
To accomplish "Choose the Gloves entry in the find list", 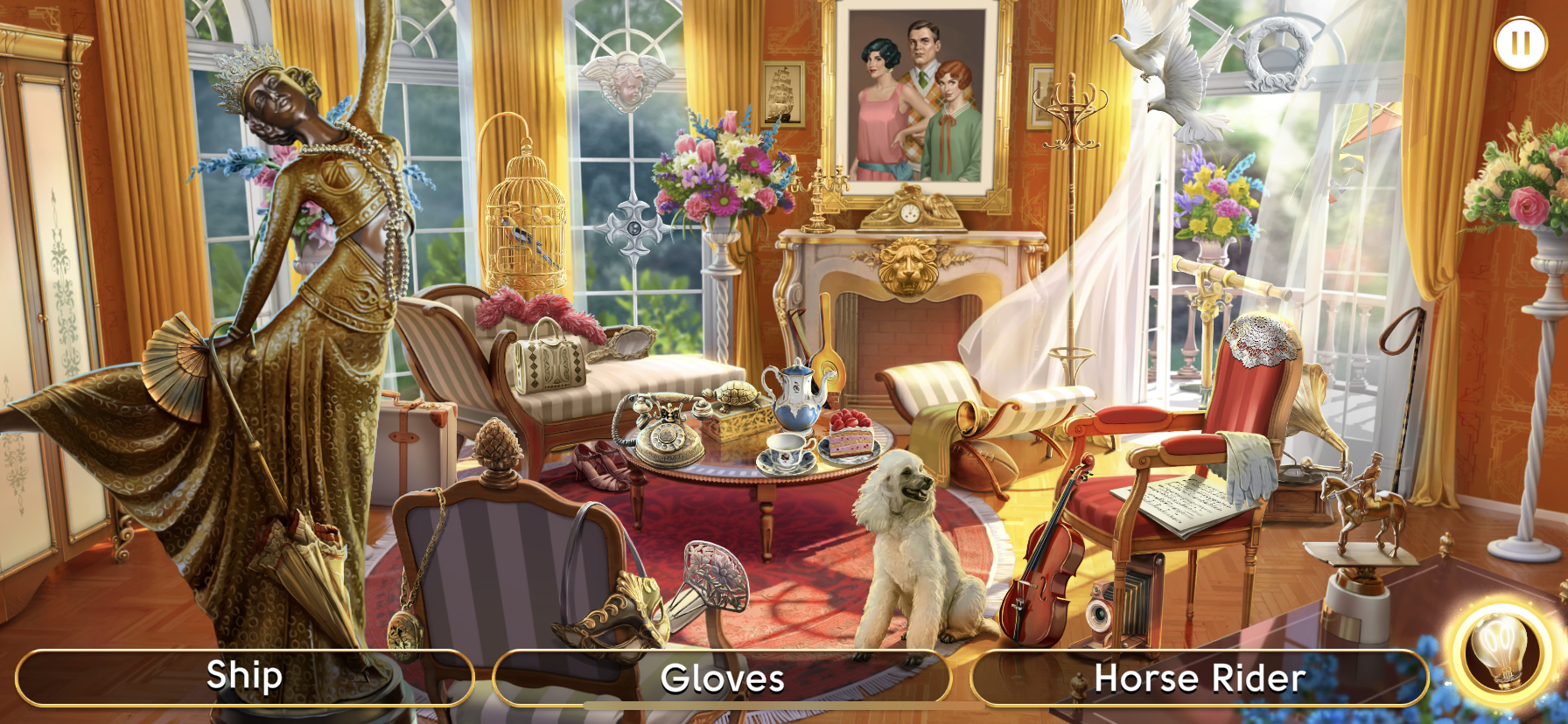I will click(722, 678).
